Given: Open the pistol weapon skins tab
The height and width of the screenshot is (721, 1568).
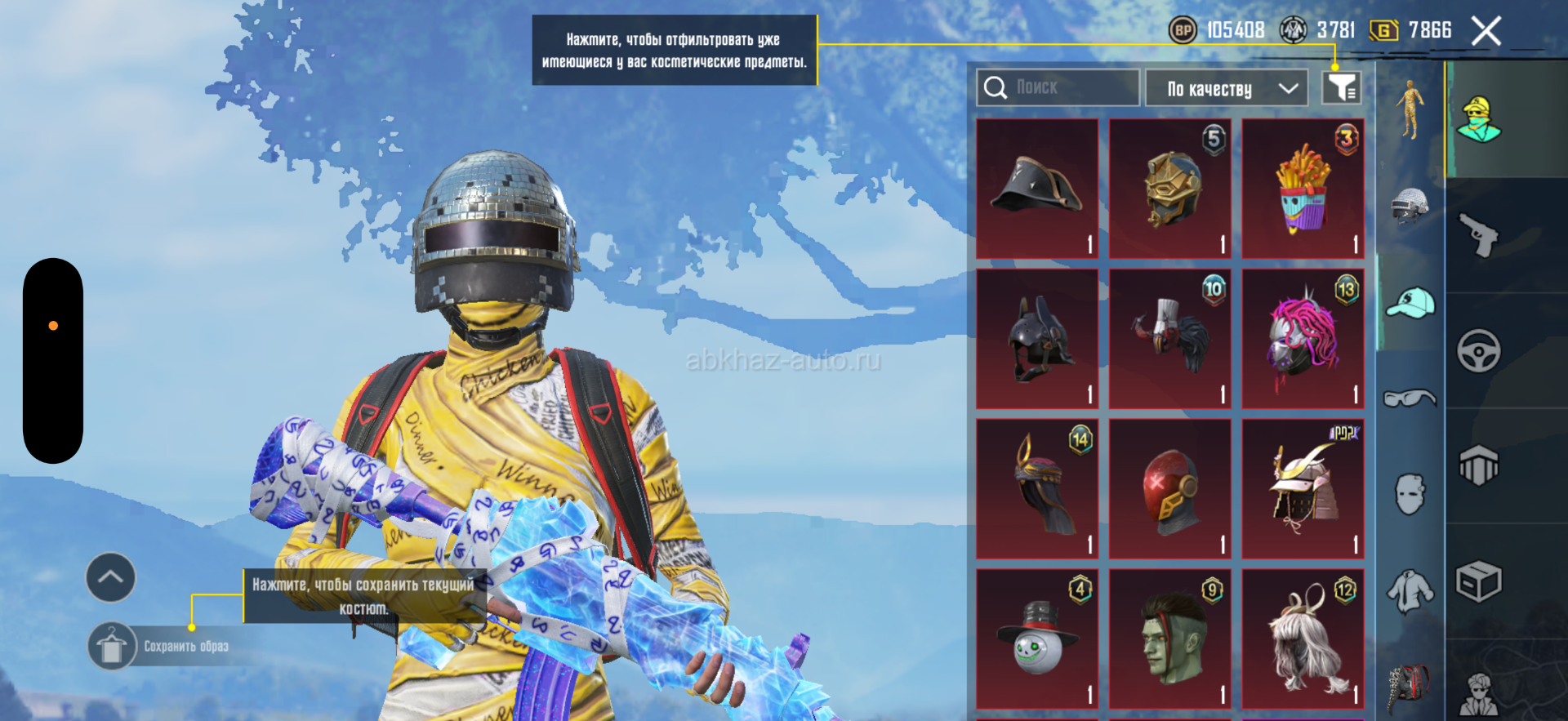Looking at the screenshot, I should coord(1479,234).
